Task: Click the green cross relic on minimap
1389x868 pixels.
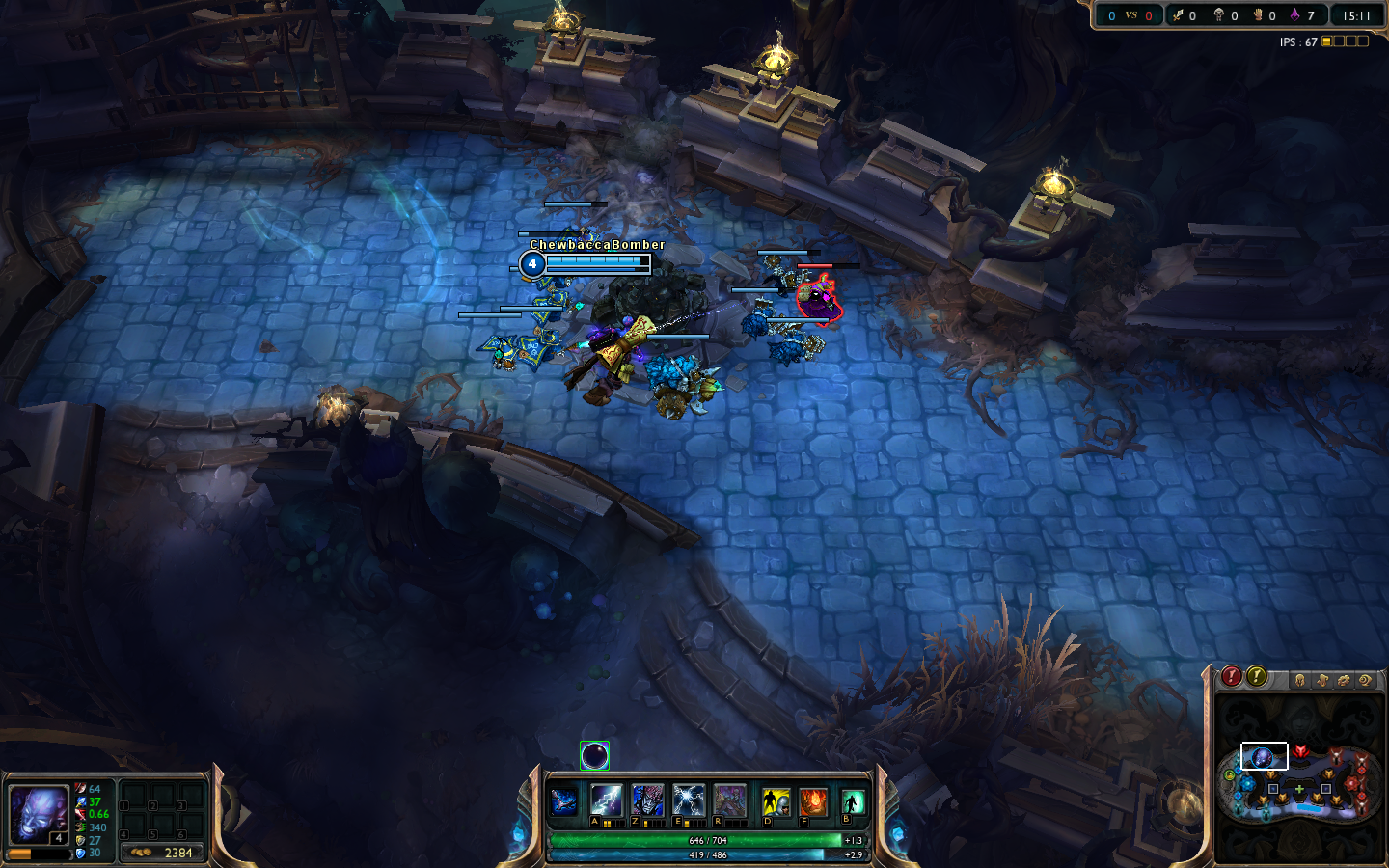Action: click(x=1299, y=789)
